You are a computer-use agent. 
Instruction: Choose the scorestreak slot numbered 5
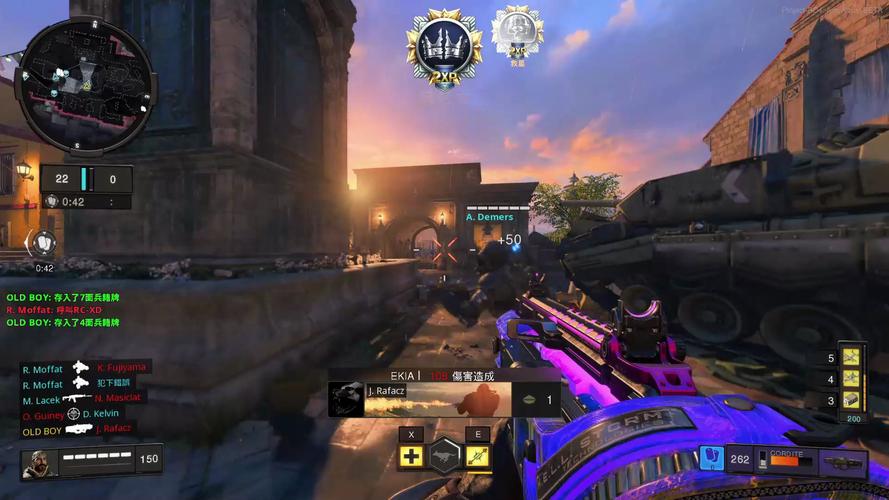coord(851,357)
